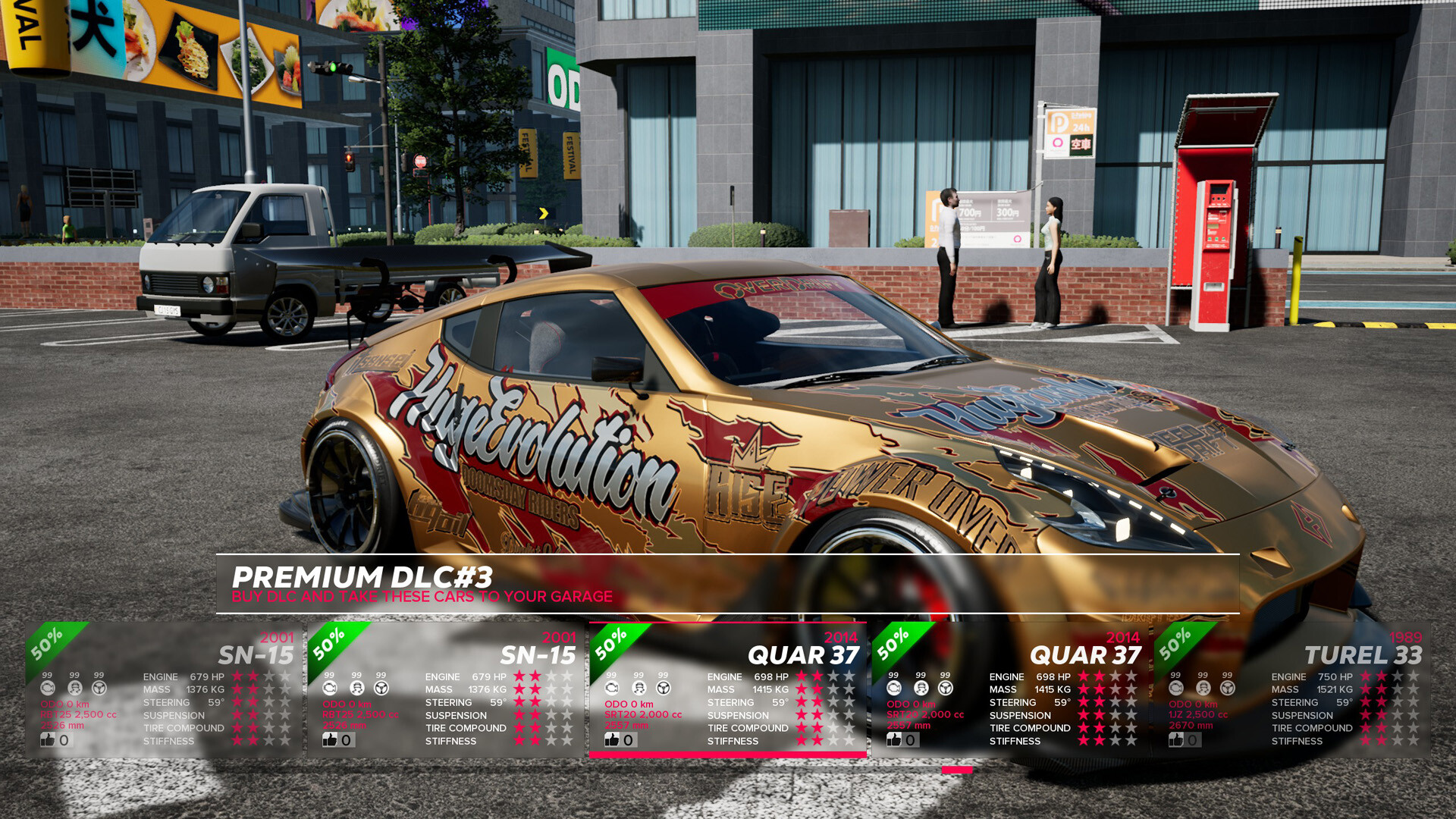Click the steering wheel icon on the first SN-15 card
Screen dimensions: 1456x819
coord(99,688)
